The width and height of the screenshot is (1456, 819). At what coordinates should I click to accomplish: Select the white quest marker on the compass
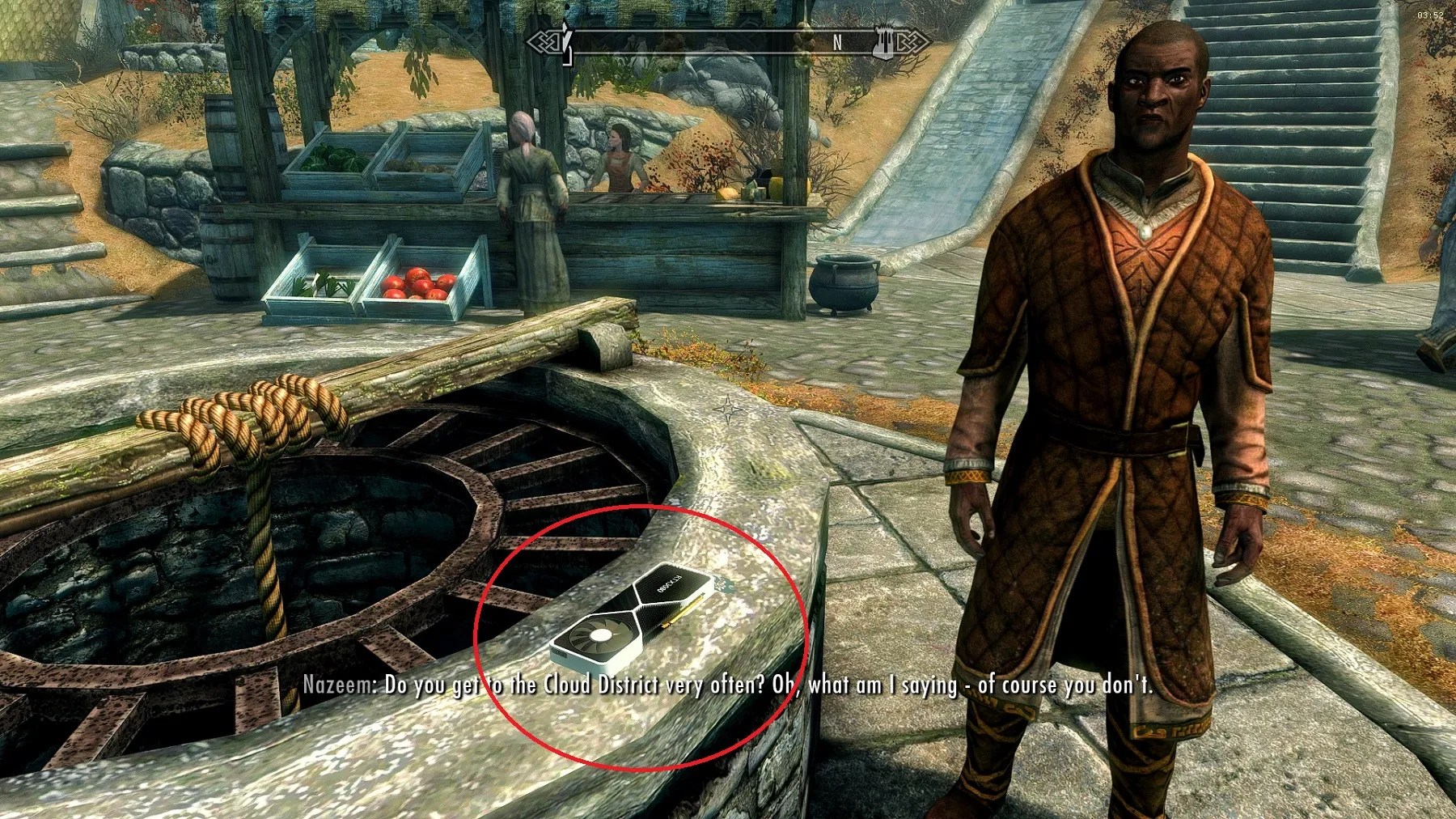(566, 36)
